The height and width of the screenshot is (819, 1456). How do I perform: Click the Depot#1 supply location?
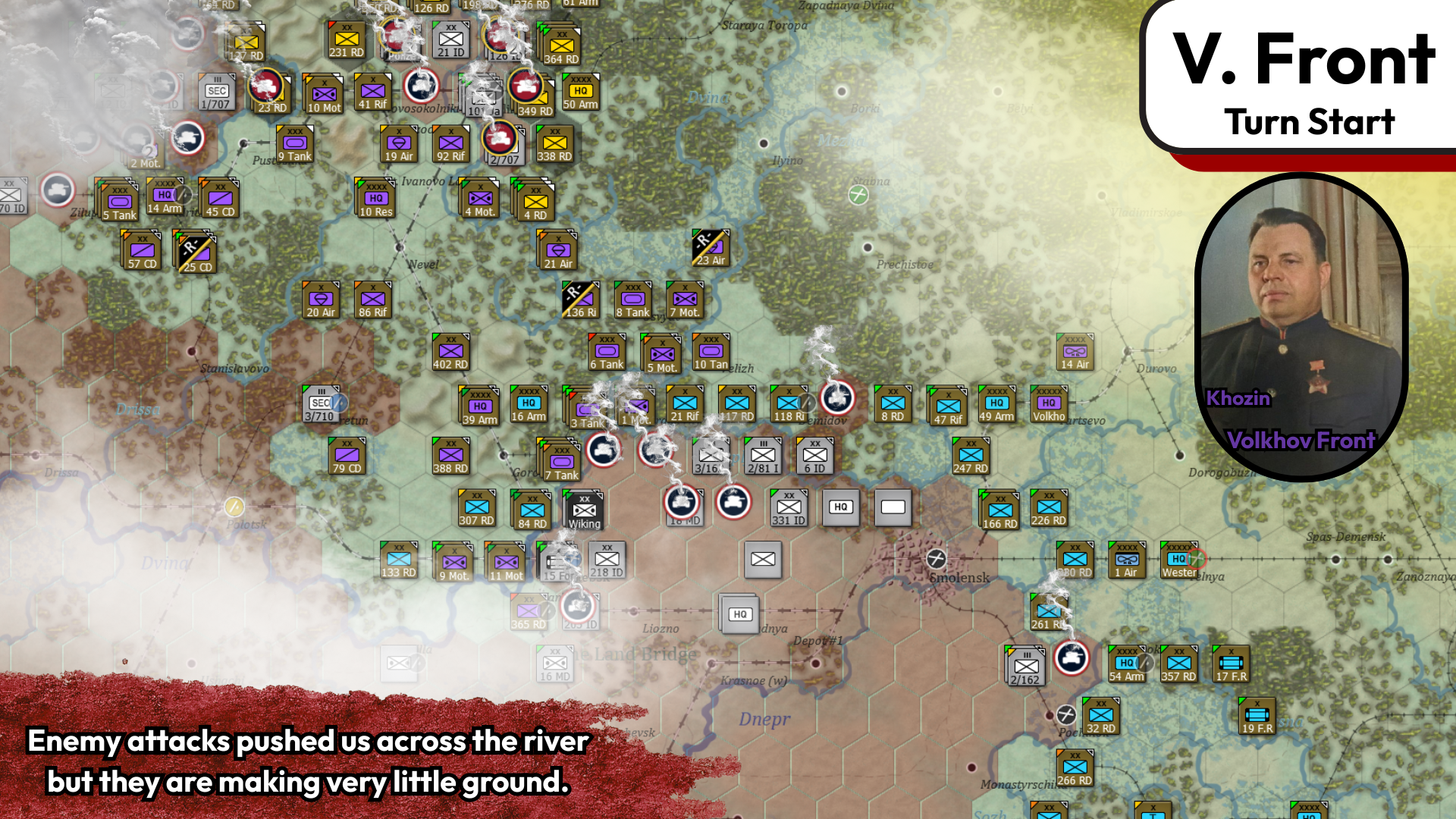tap(818, 640)
